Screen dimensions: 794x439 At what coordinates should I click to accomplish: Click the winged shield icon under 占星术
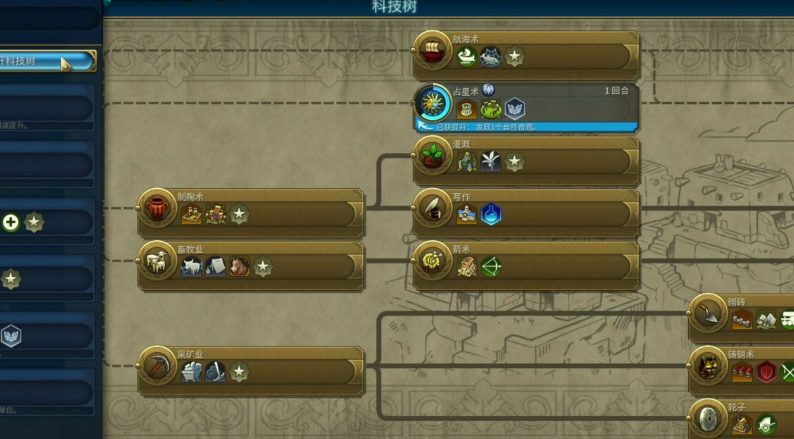[514, 109]
